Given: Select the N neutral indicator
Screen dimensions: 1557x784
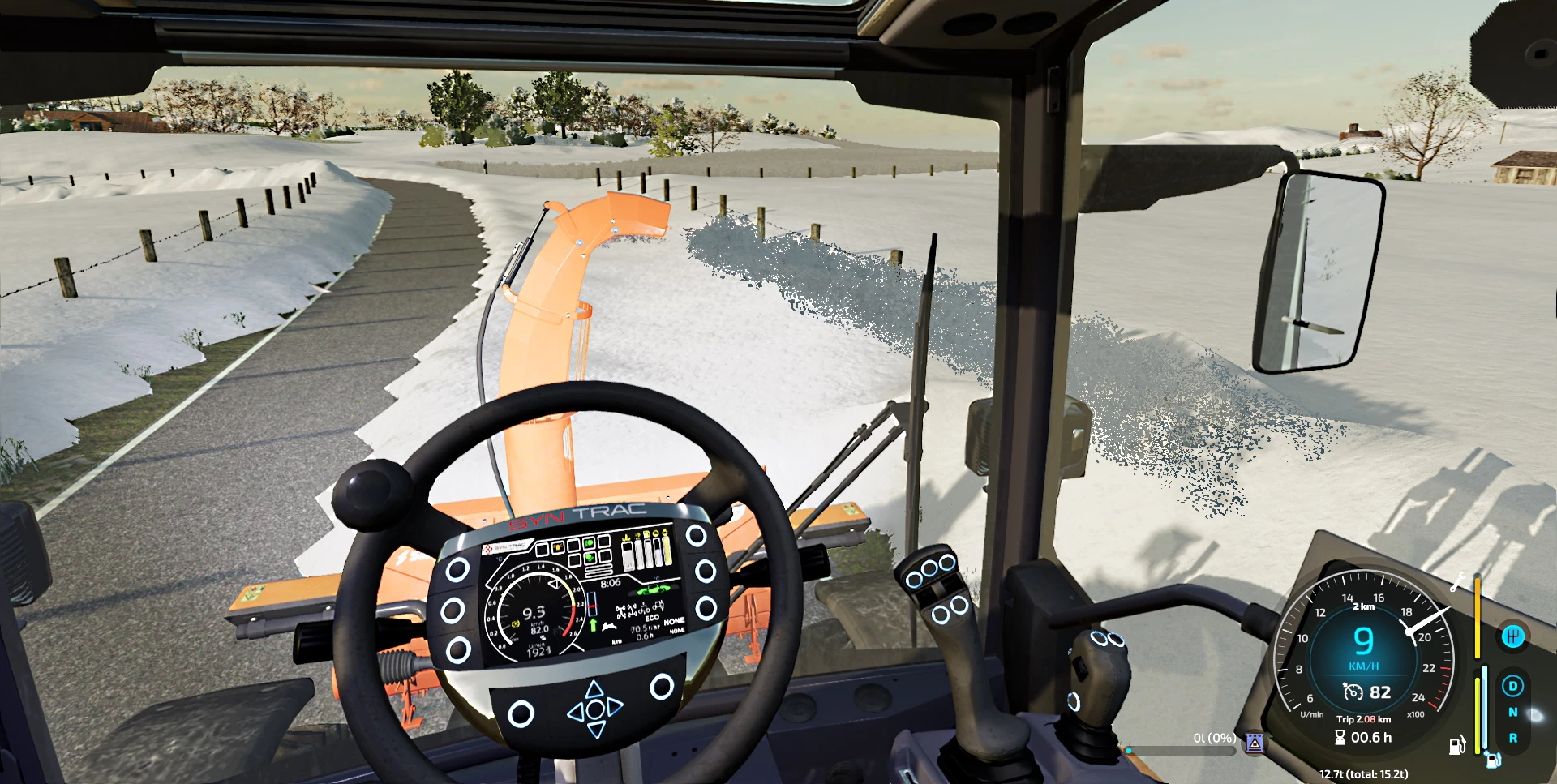Looking at the screenshot, I should click(1512, 712).
